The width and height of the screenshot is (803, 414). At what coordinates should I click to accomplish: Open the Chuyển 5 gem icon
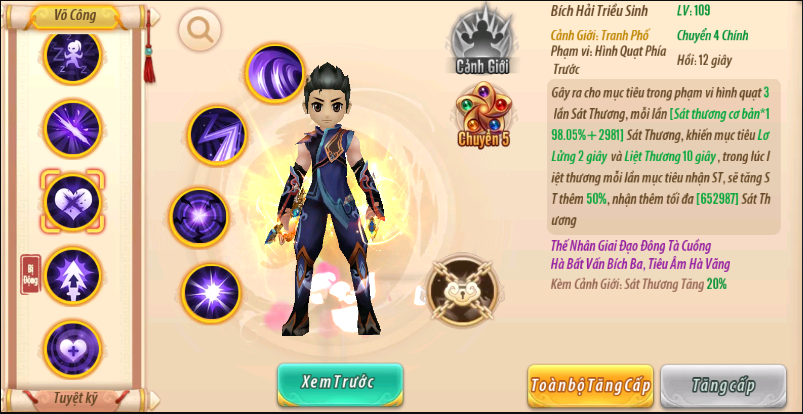[x=484, y=117]
